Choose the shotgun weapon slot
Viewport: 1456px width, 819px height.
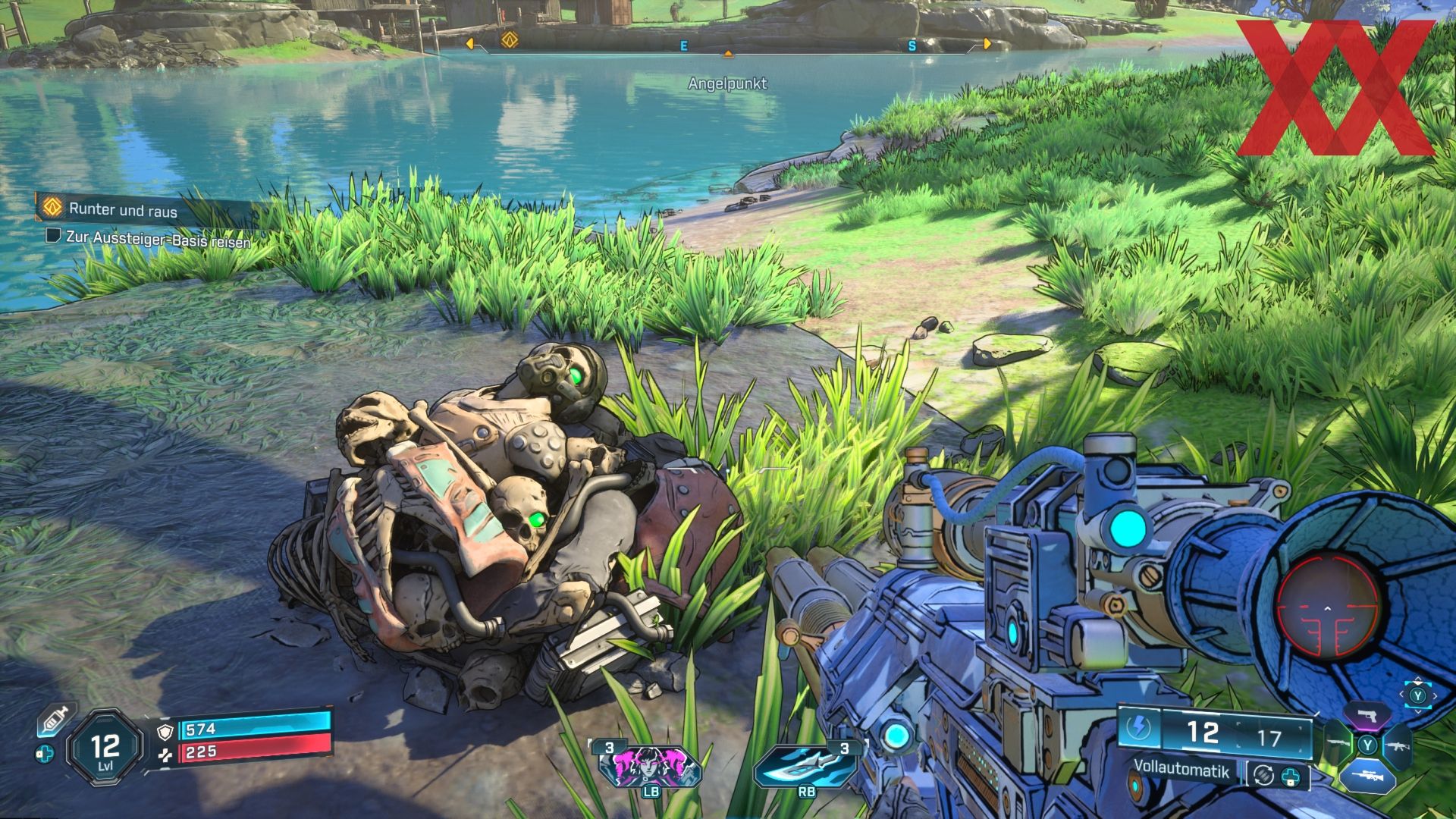point(1337,745)
